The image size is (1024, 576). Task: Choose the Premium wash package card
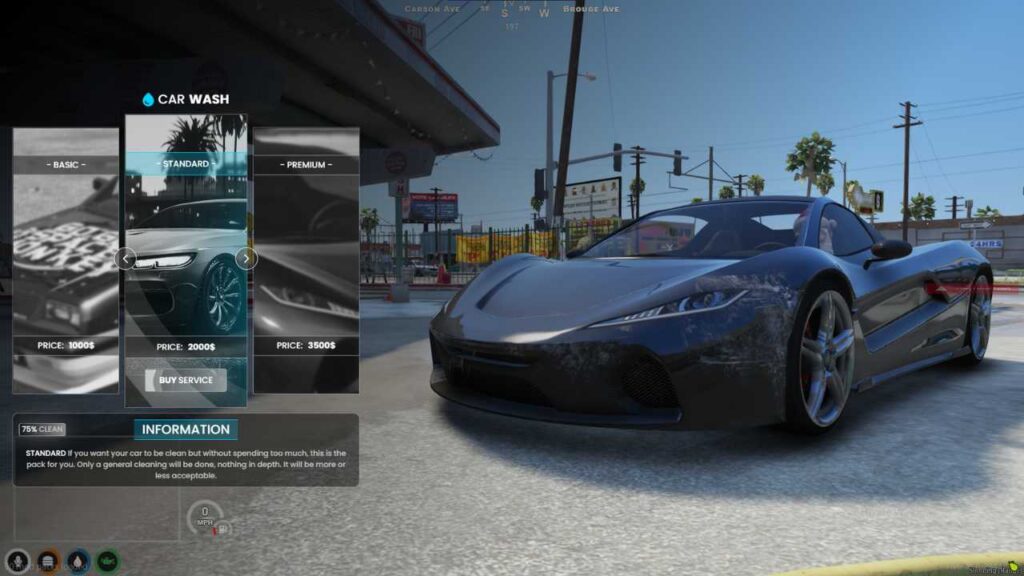[306, 260]
